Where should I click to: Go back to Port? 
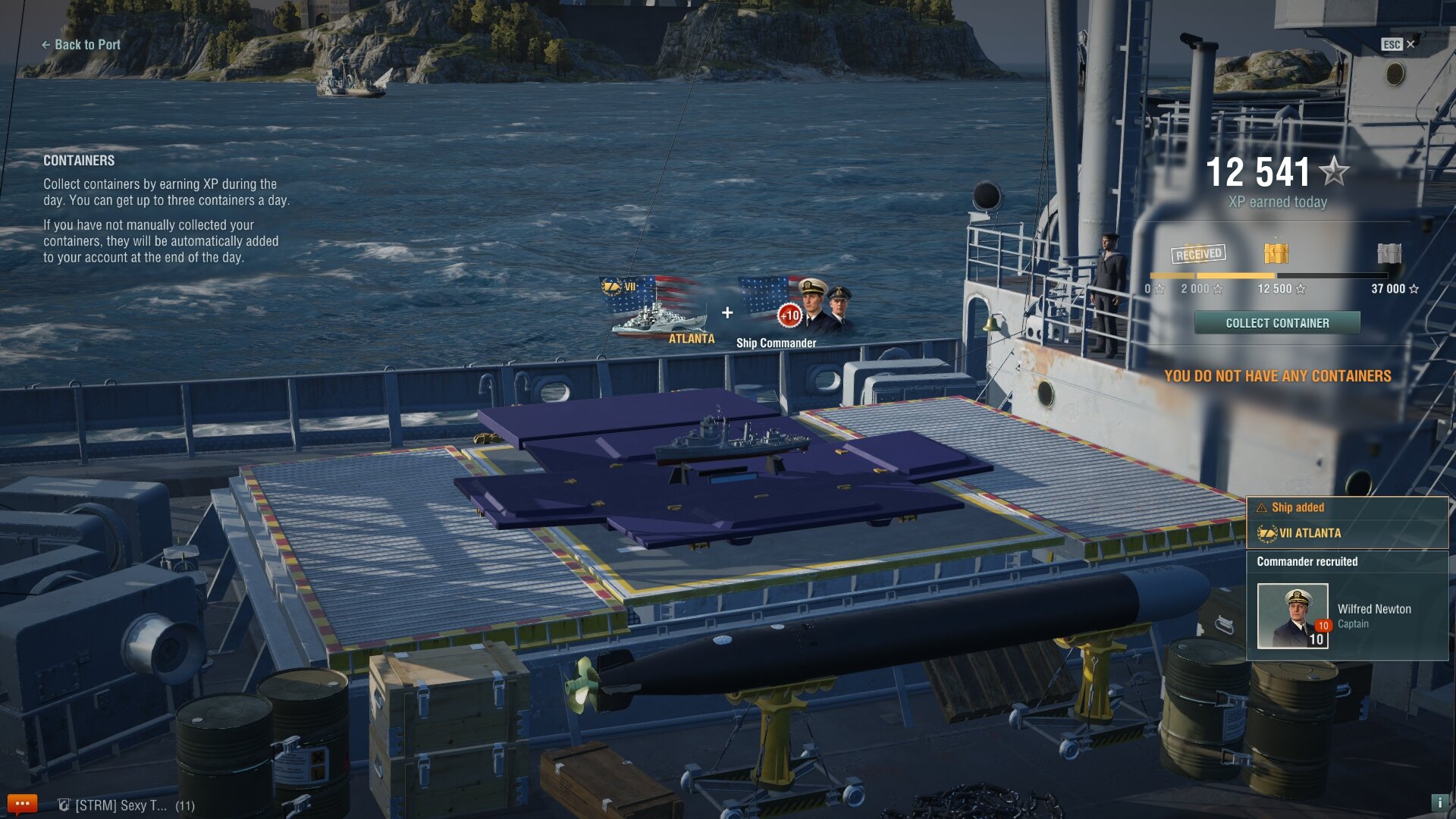pos(81,45)
